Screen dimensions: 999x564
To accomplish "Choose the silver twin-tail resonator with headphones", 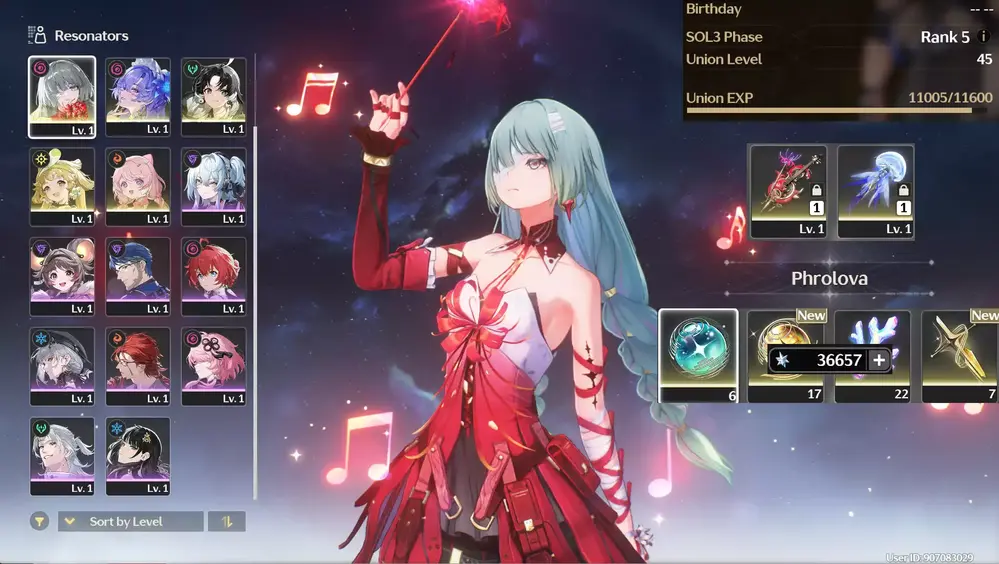I will (214, 186).
